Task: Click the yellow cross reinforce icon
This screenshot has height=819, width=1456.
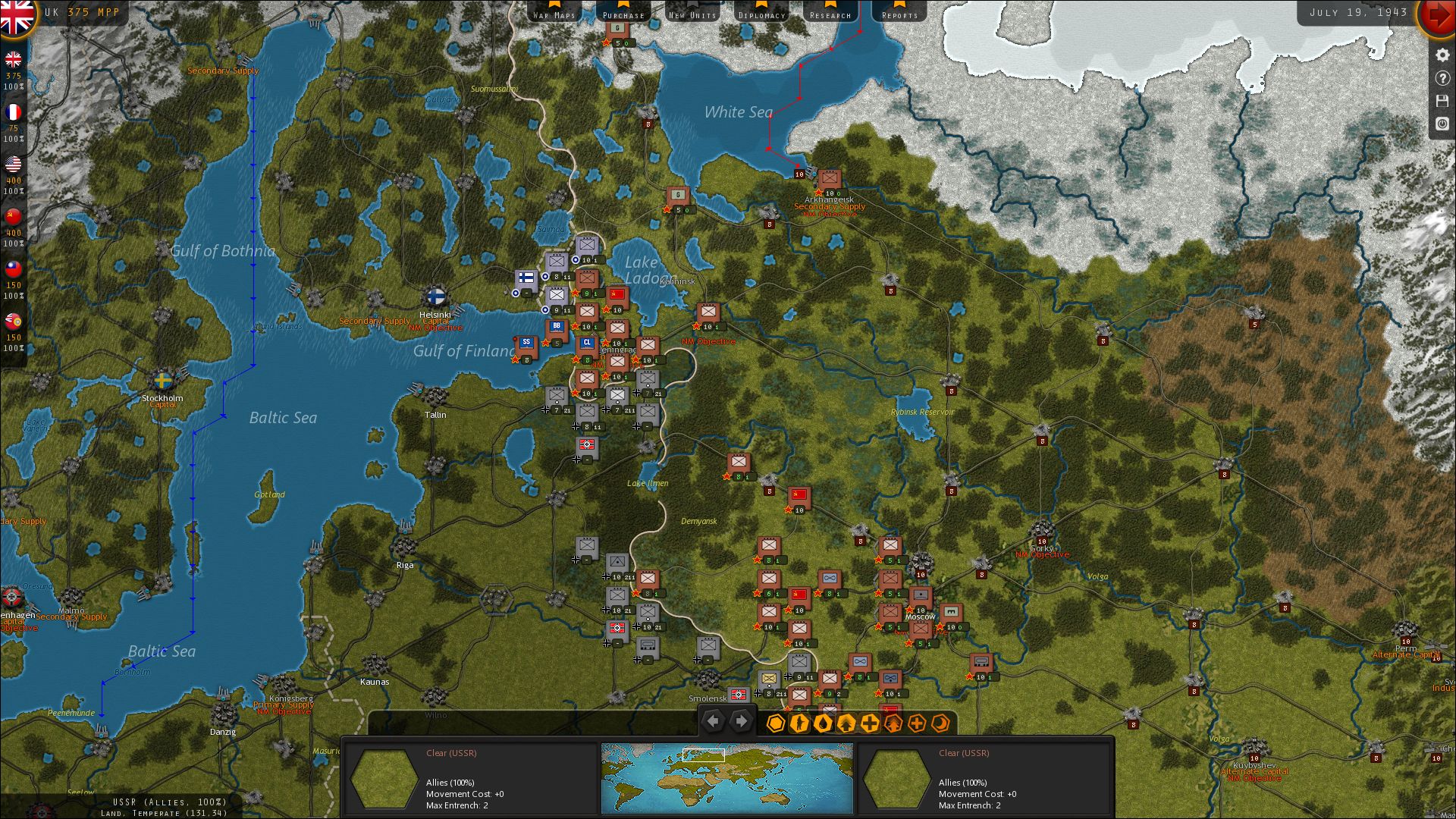Action: pos(869,723)
